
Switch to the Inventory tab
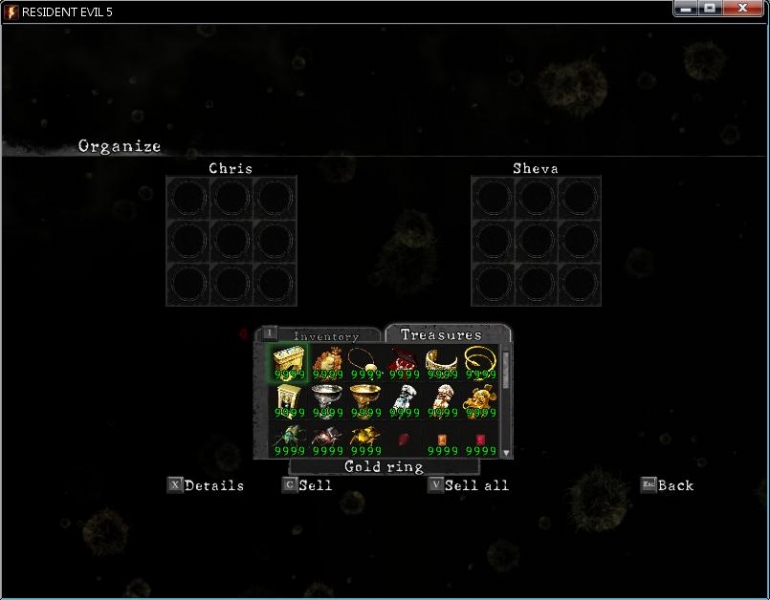pyautogui.click(x=324, y=337)
